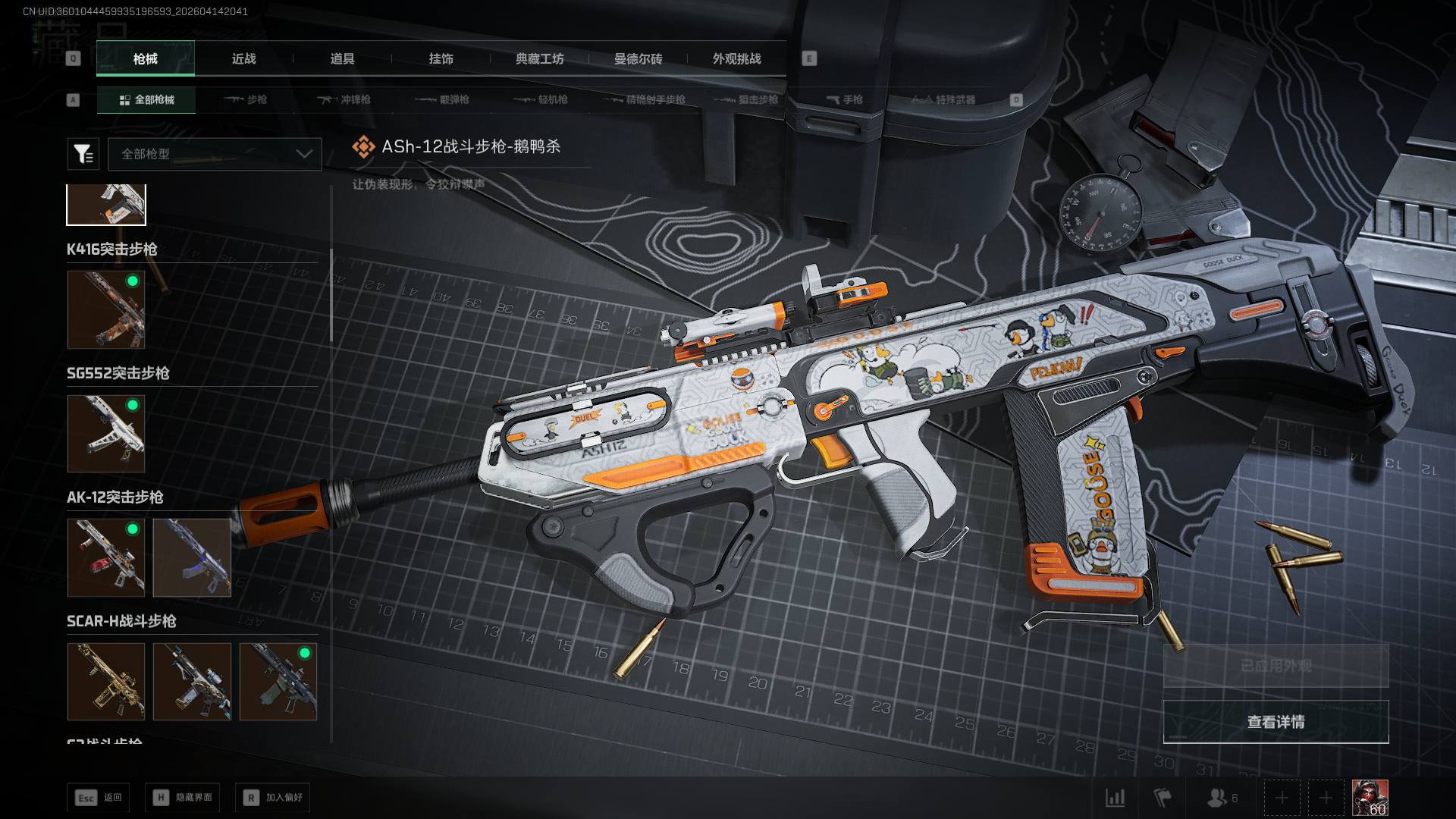Open the 典藏工坊 workshop tab
The height and width of the screenshot is (819, 1456).
(539, 58)
